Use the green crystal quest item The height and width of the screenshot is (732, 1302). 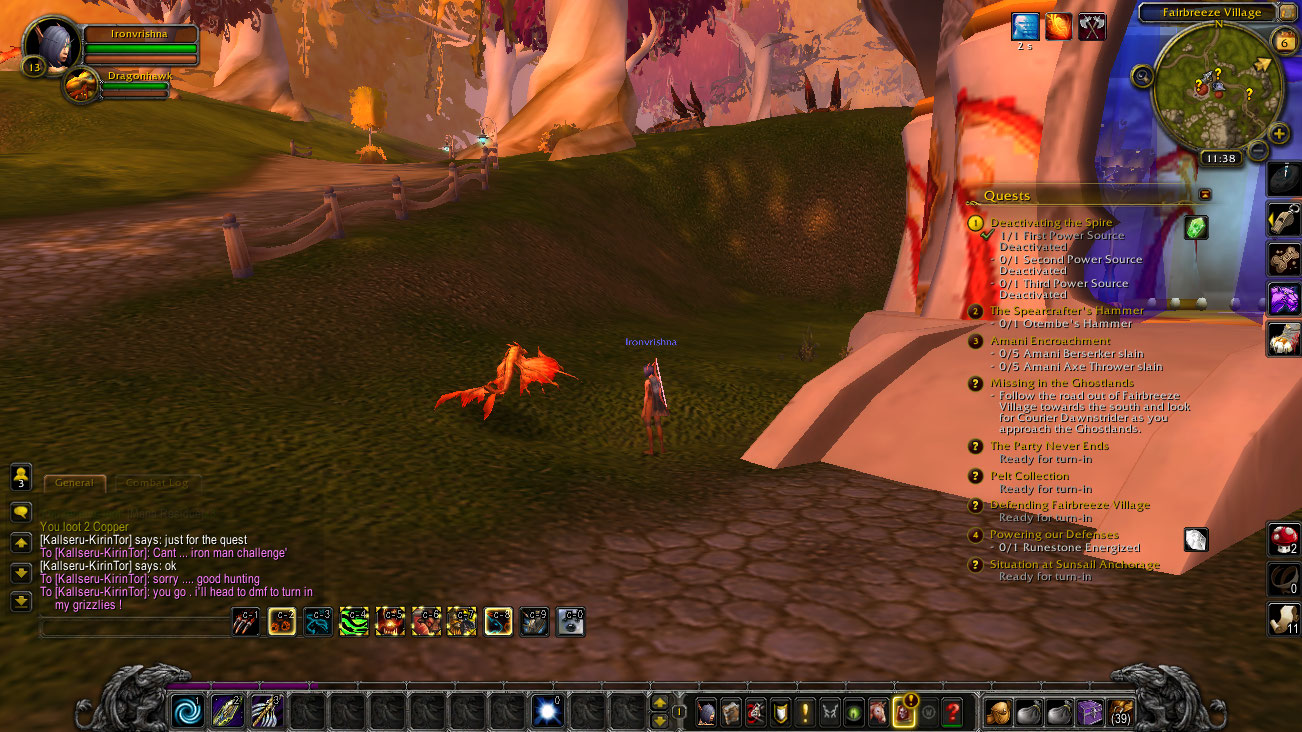pos(1196,228)
